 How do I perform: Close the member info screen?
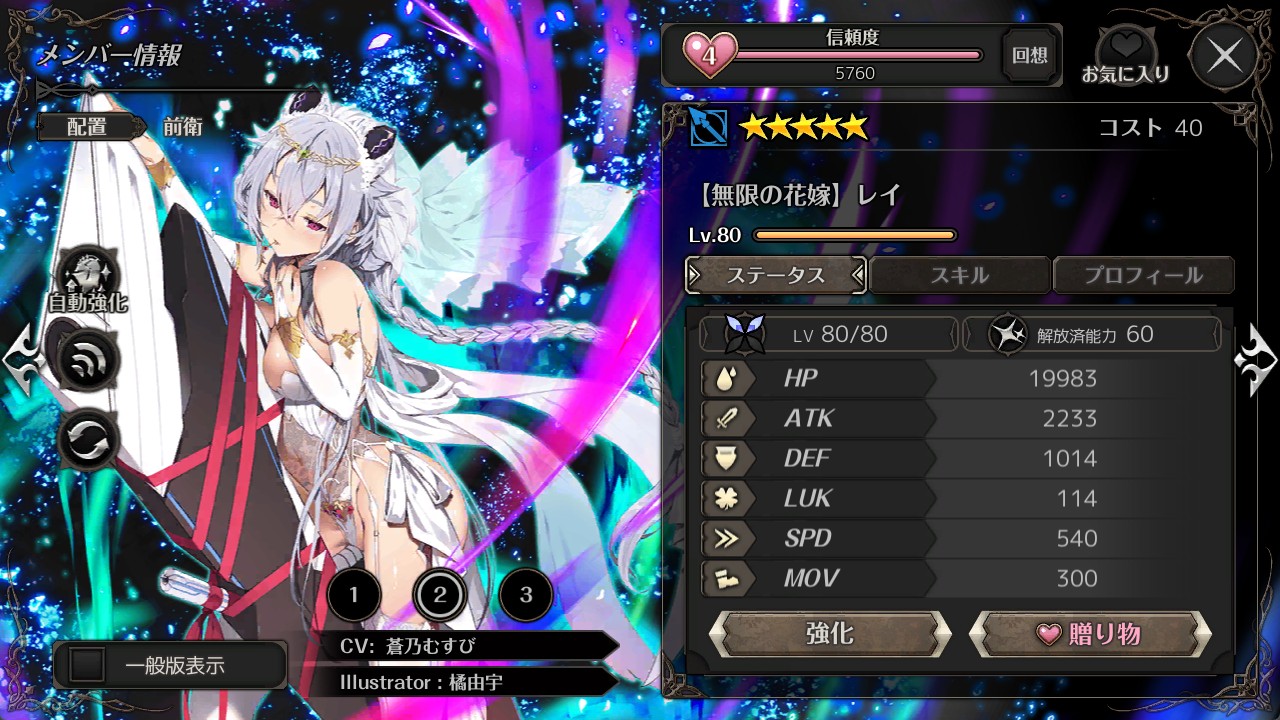(1225, 57)
